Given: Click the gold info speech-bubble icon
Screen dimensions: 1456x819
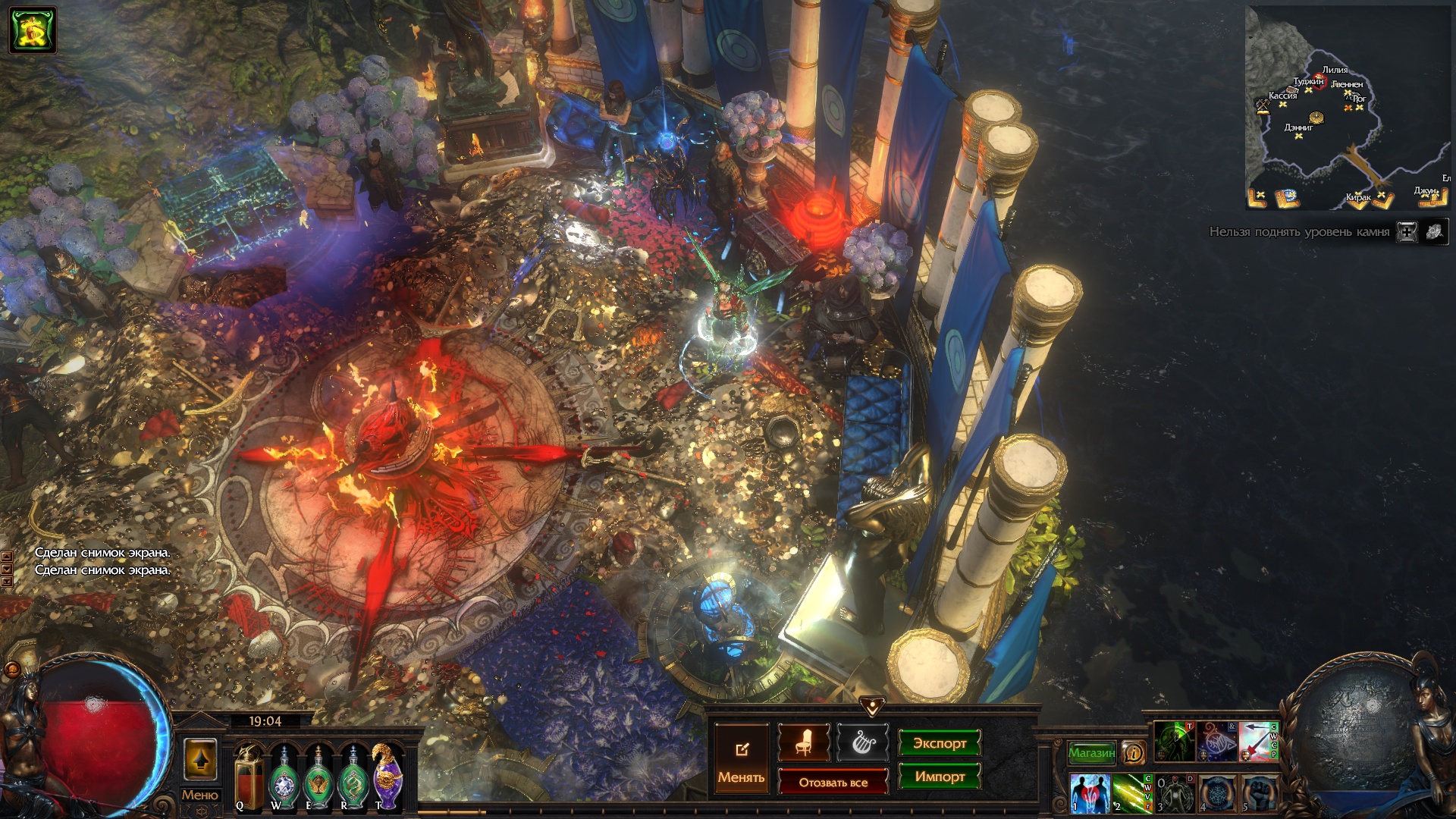Looking at the screenshot, I should 1134,752.
